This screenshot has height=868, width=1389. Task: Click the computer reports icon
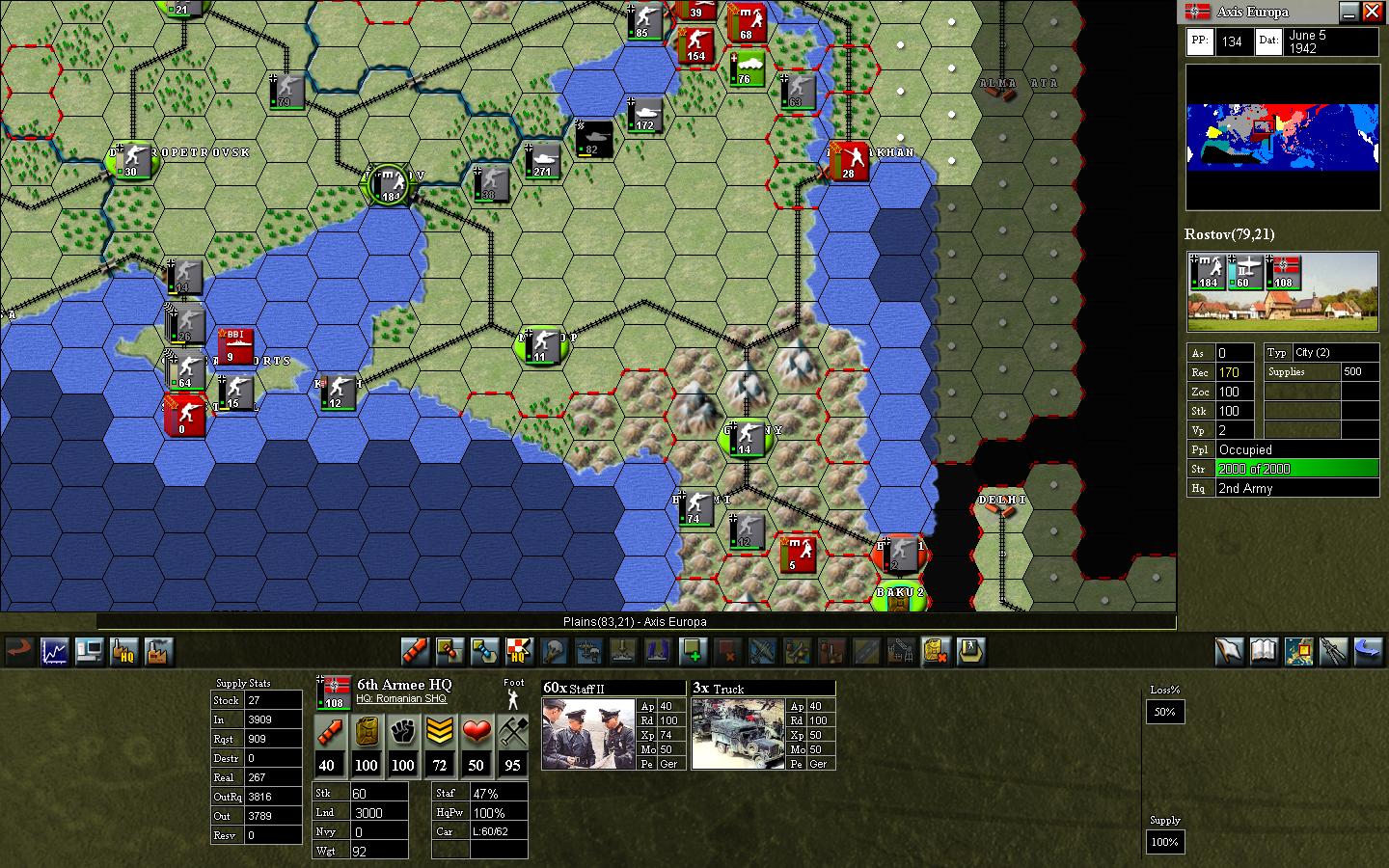point(89,651)
